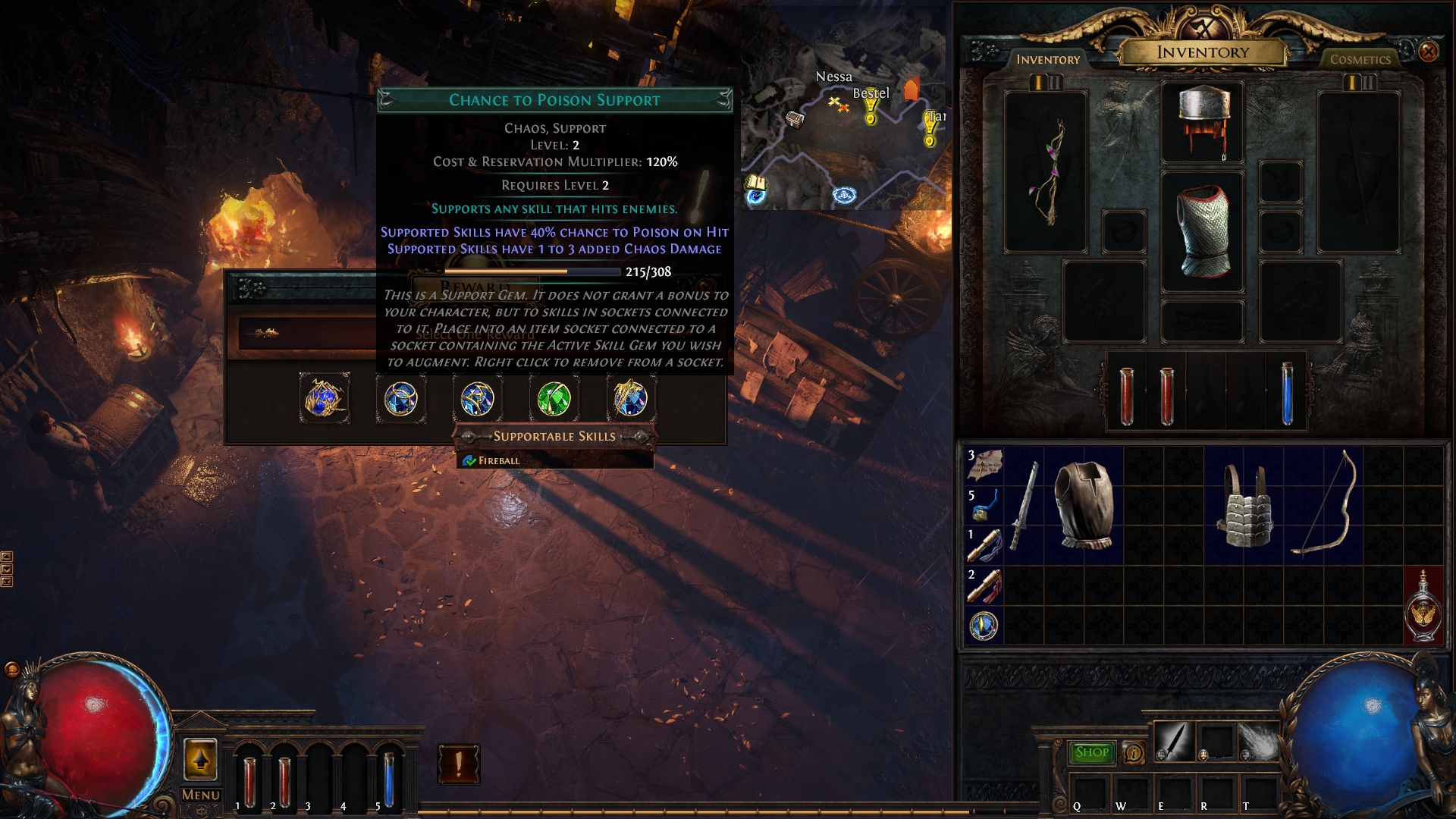Image resolution: width=1456 pixels, height=819 pixels.
Task: Pick up the leather vest in the backpack
Action: tap(1084, 504)
